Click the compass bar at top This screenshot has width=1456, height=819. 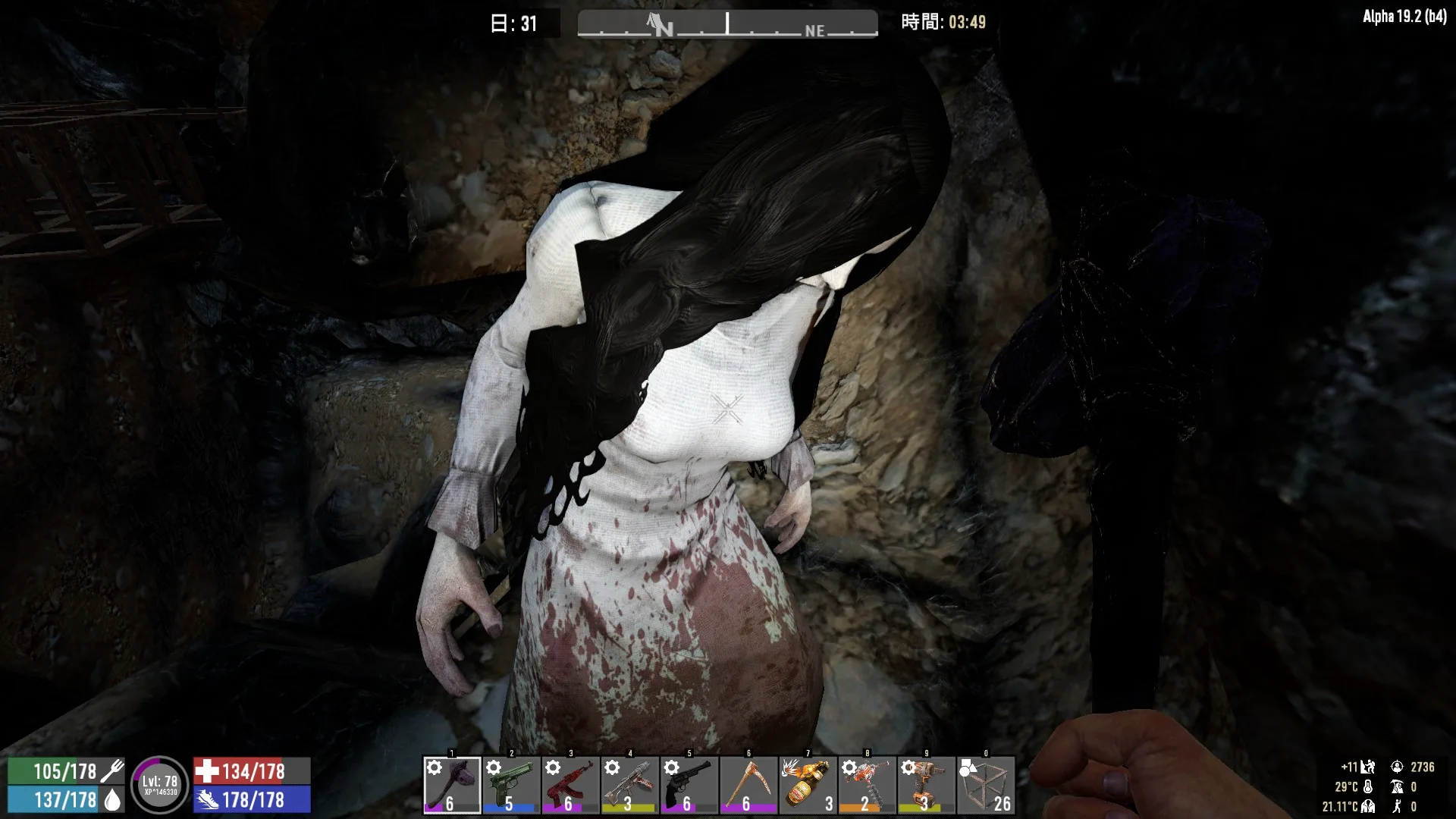tap(727, 24)
